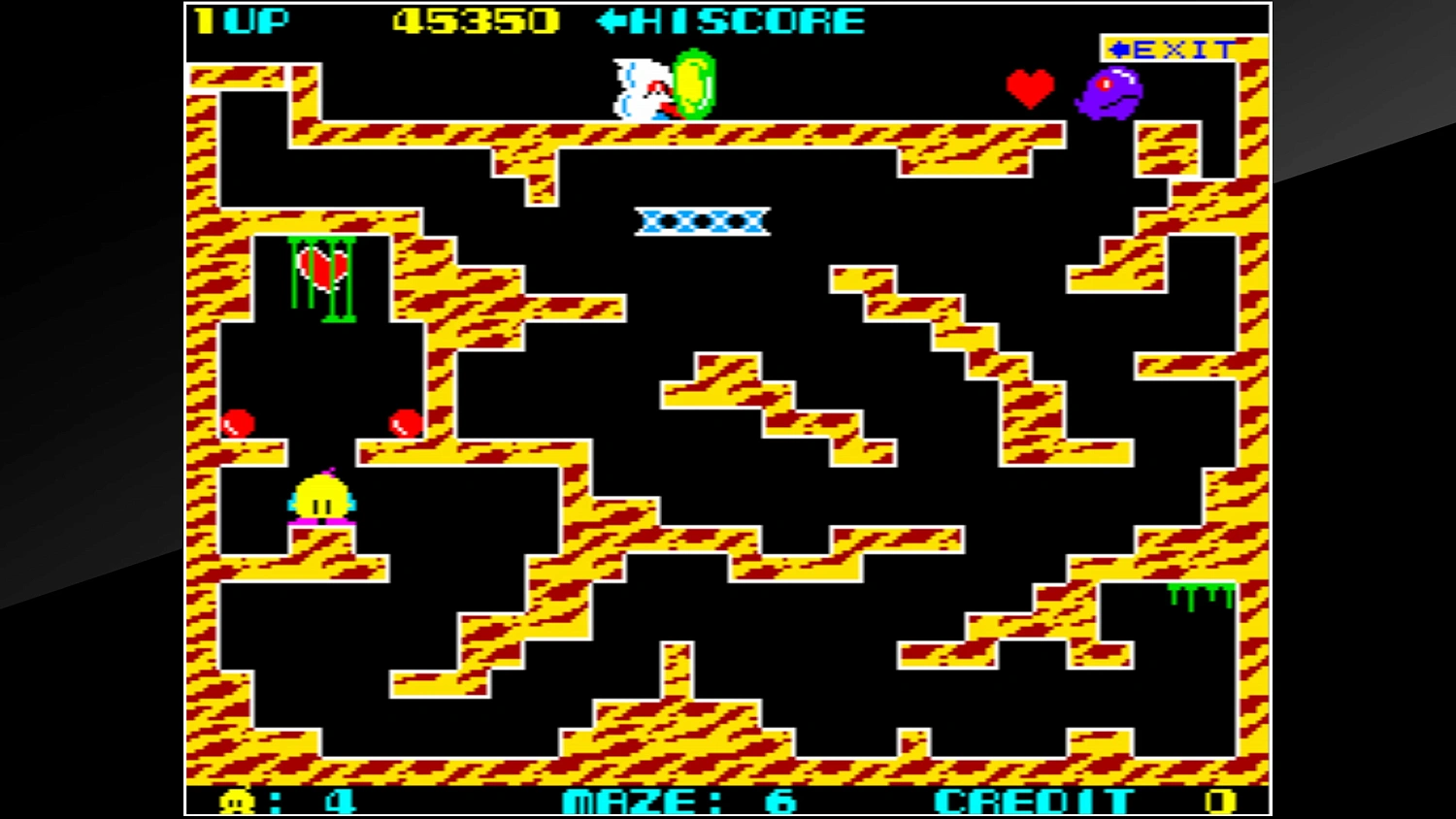Image resolution: width=1456 pixels, height=819 pixels.
Task: Click the red heart near the top right
Action: tap(1031, 87)
